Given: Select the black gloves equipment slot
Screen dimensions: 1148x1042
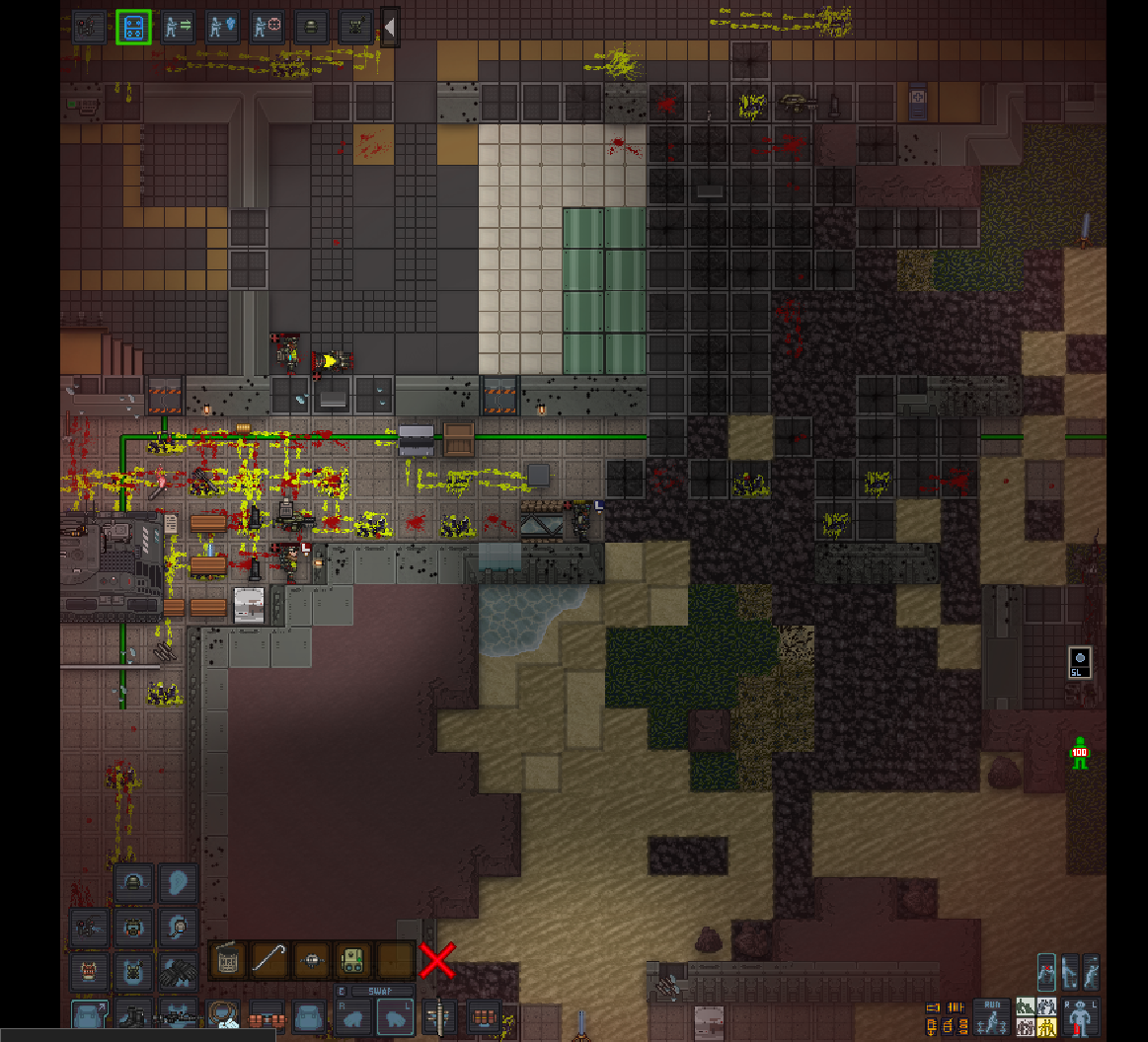Looking at the screenshot, I should click(178, 972).
